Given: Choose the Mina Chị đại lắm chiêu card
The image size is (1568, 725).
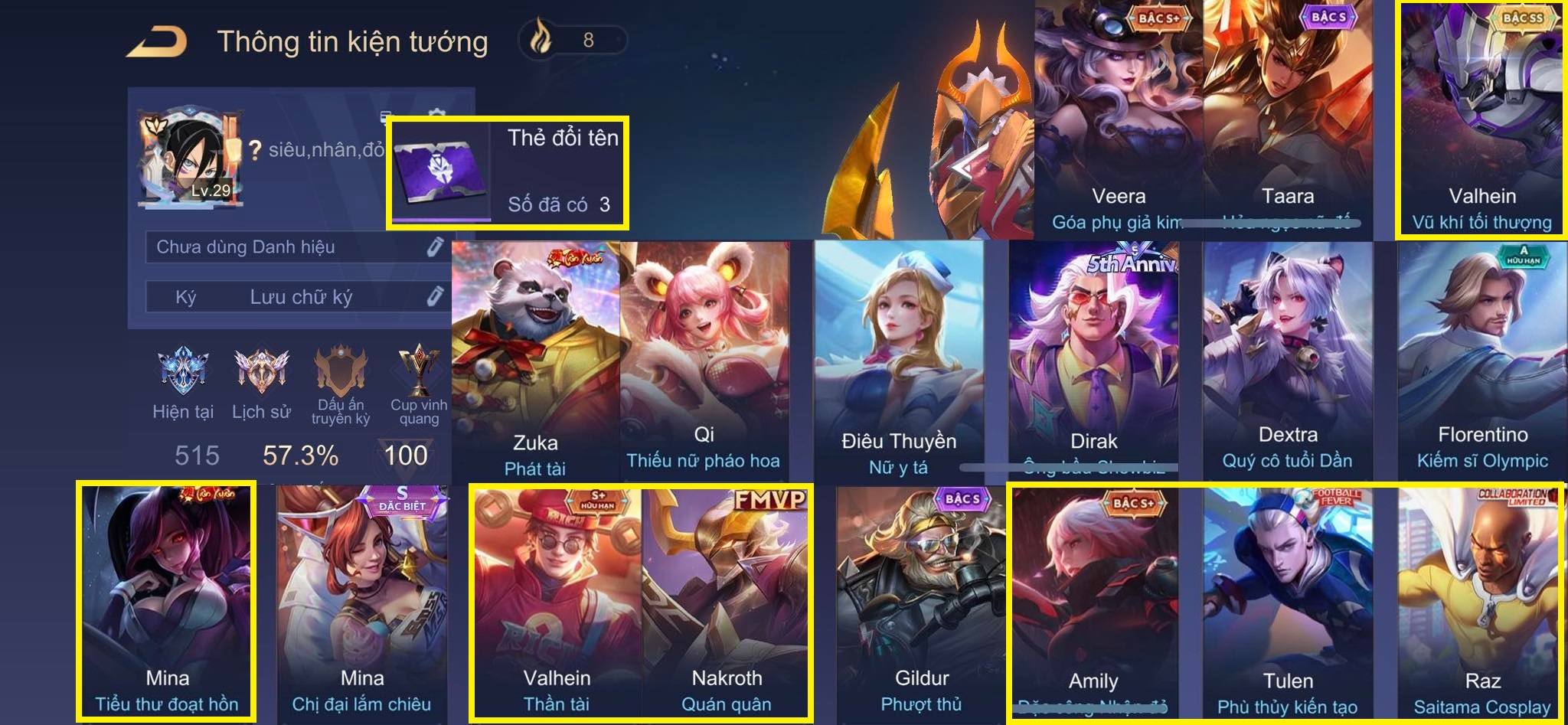Looking at the screenshot, I should (x=362, y=601).
